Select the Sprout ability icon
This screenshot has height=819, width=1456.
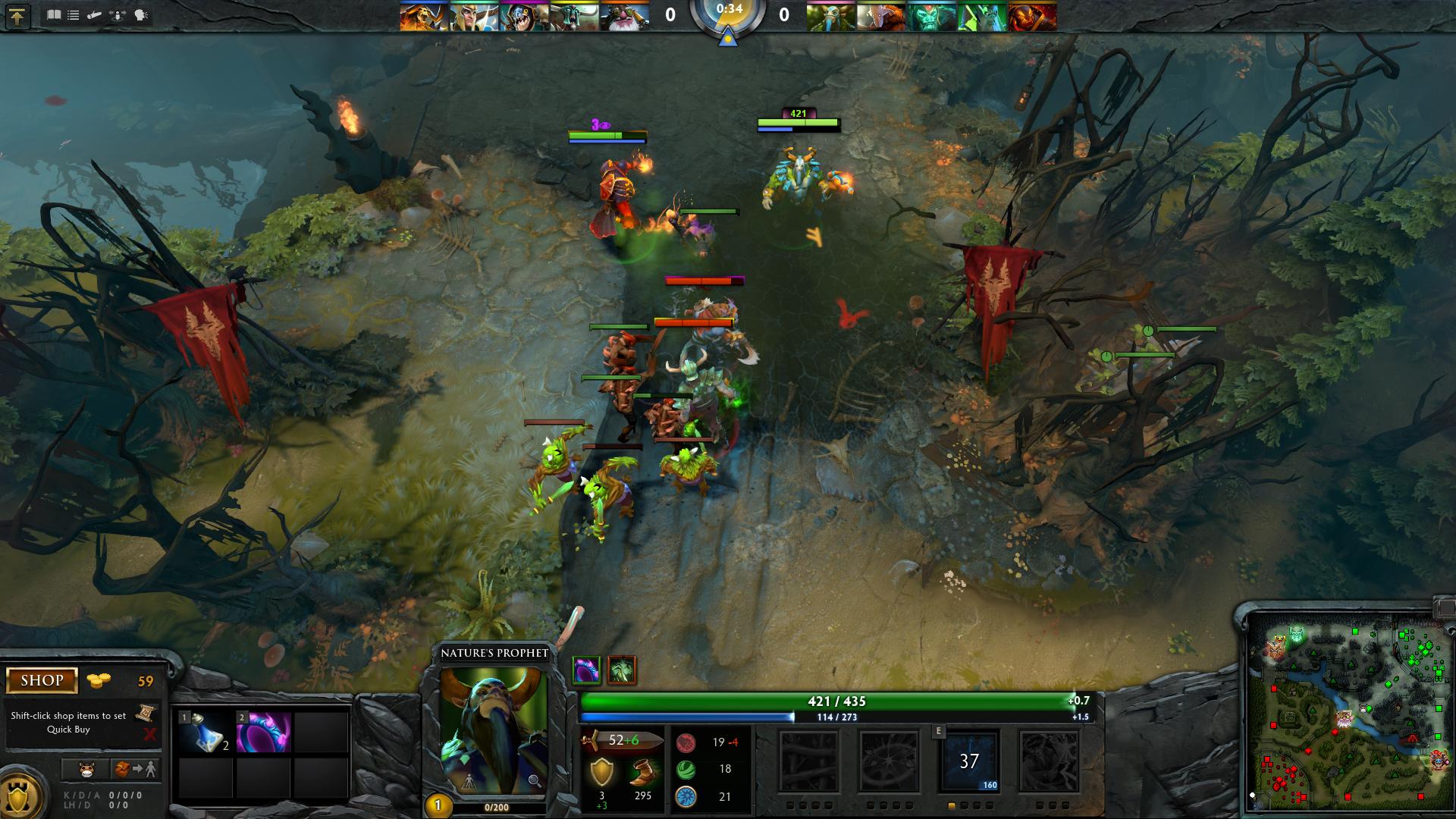coord(809,761)
